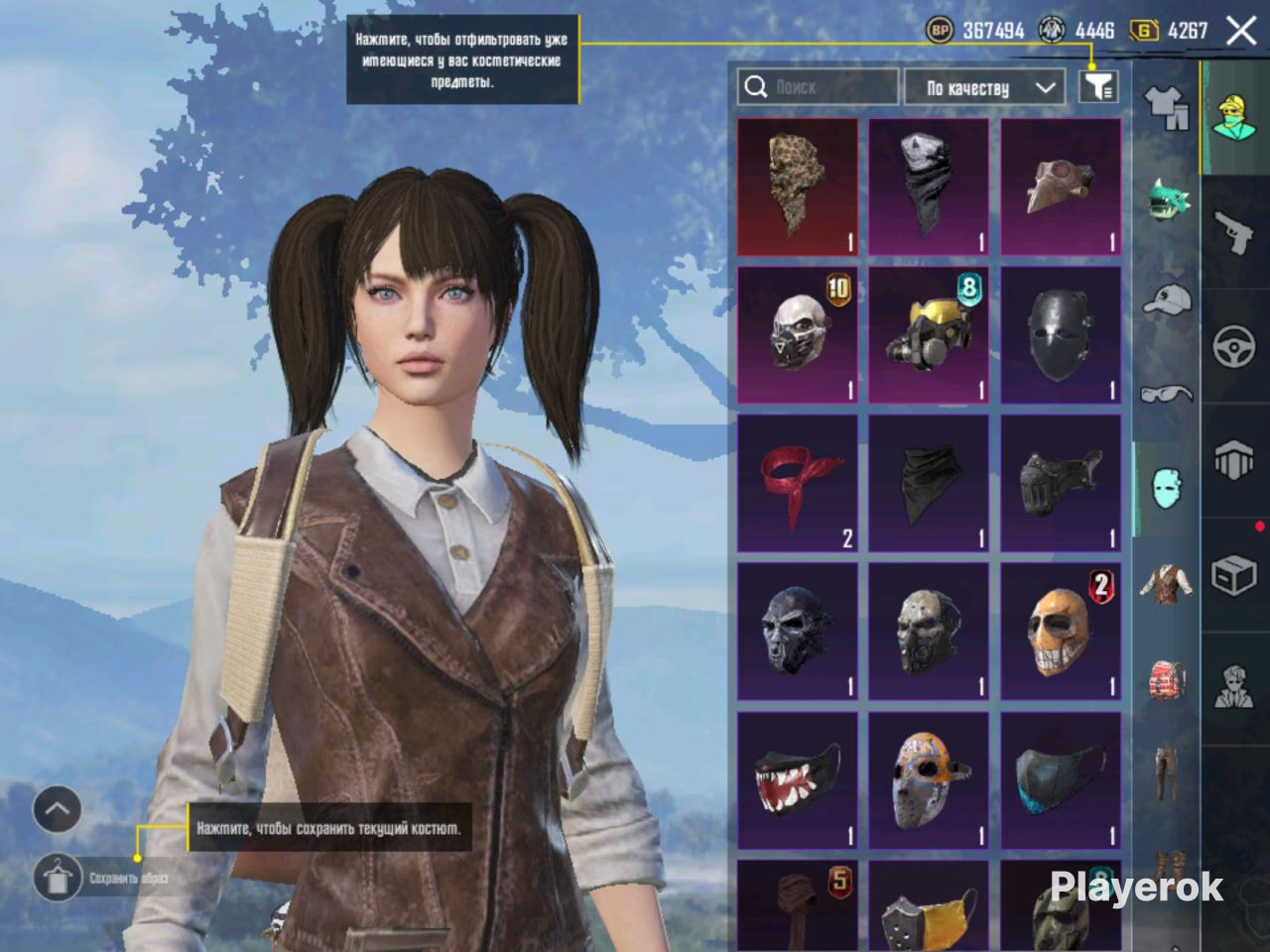Switch to the sunglasses category
Screen dimensions: 1270x952
[x=1167, y=394]
